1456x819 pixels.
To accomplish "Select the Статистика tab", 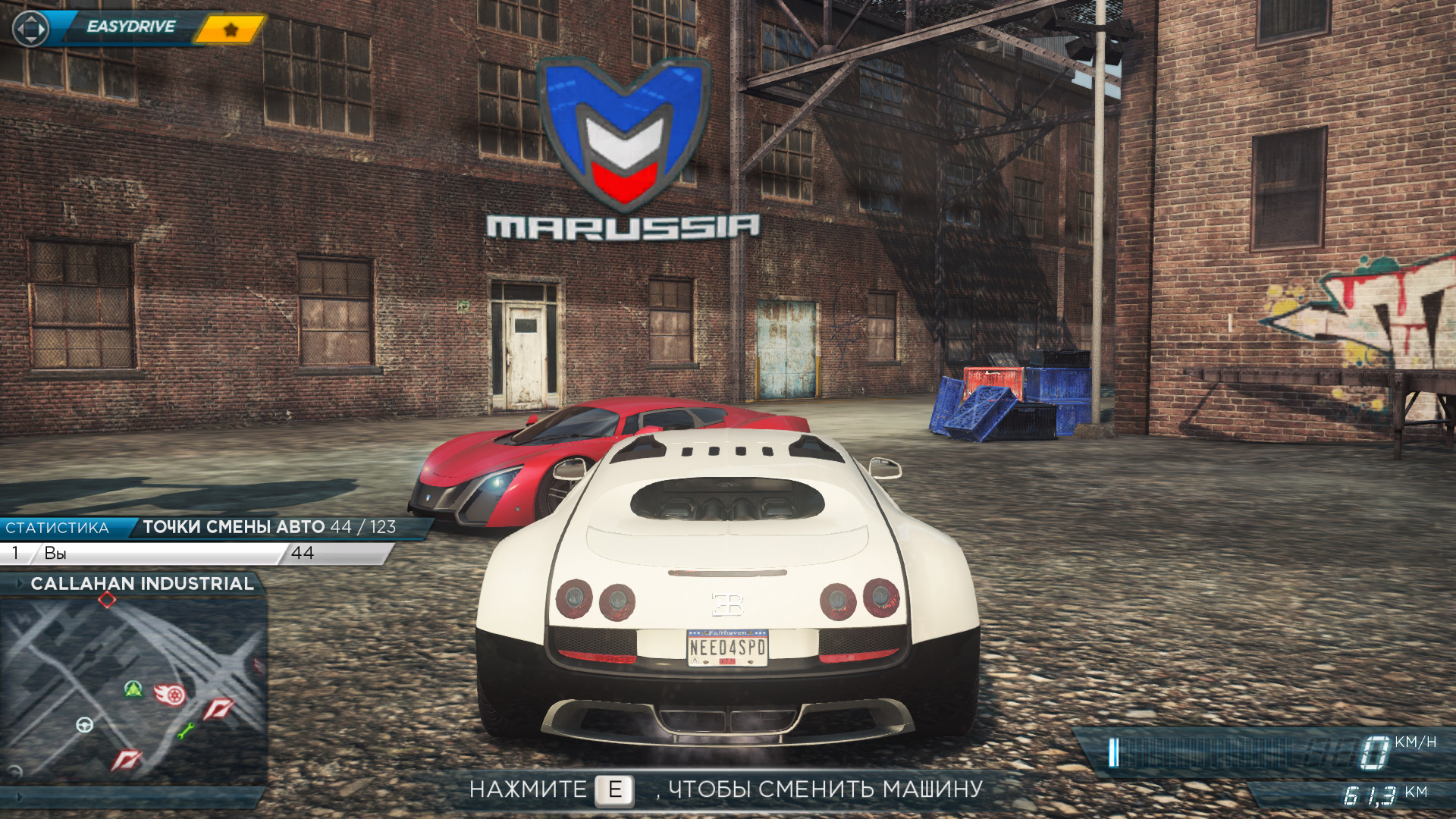I will (x=58, y=528).
